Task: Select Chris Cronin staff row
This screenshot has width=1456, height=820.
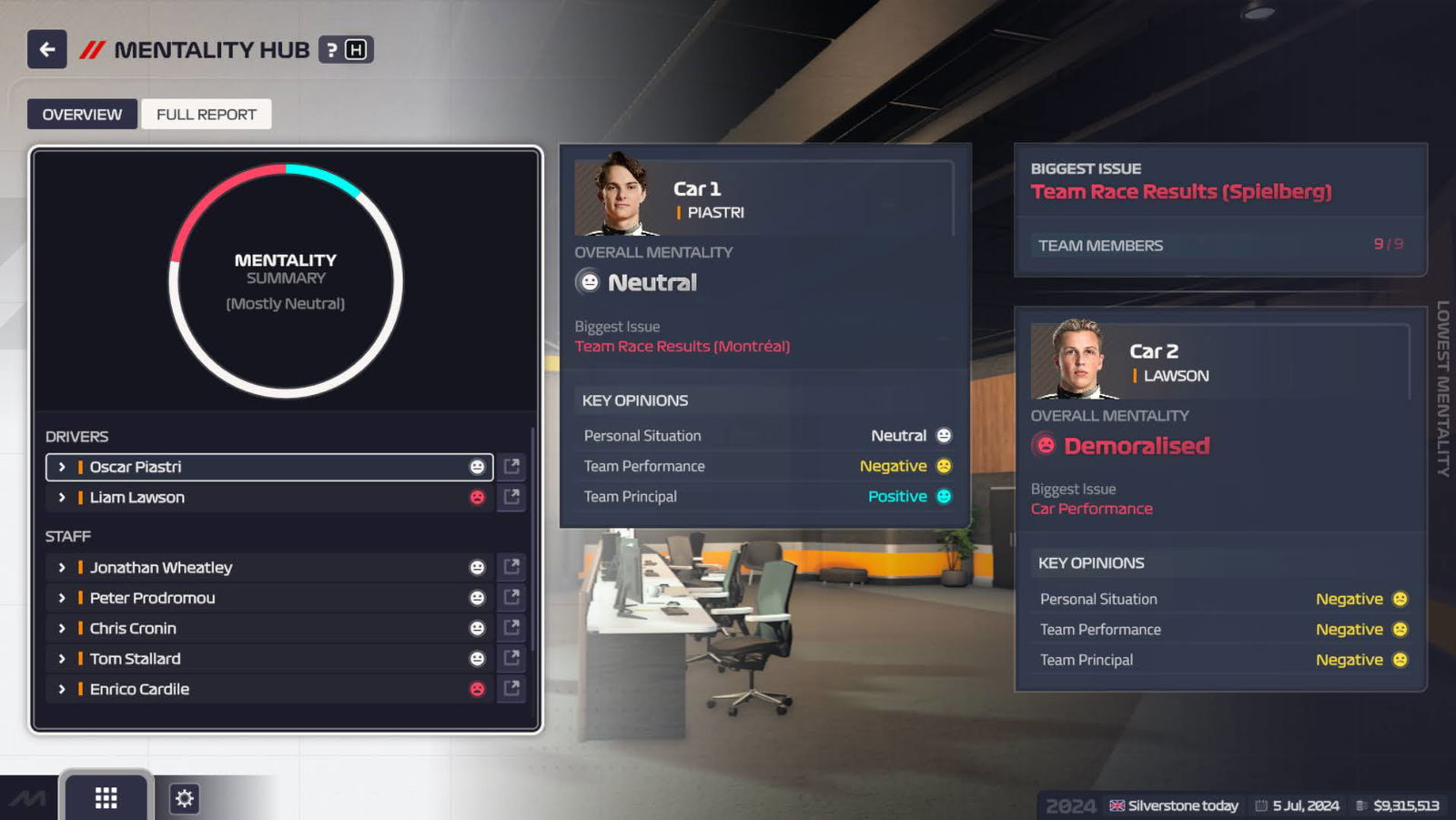Action: point(269,629)
